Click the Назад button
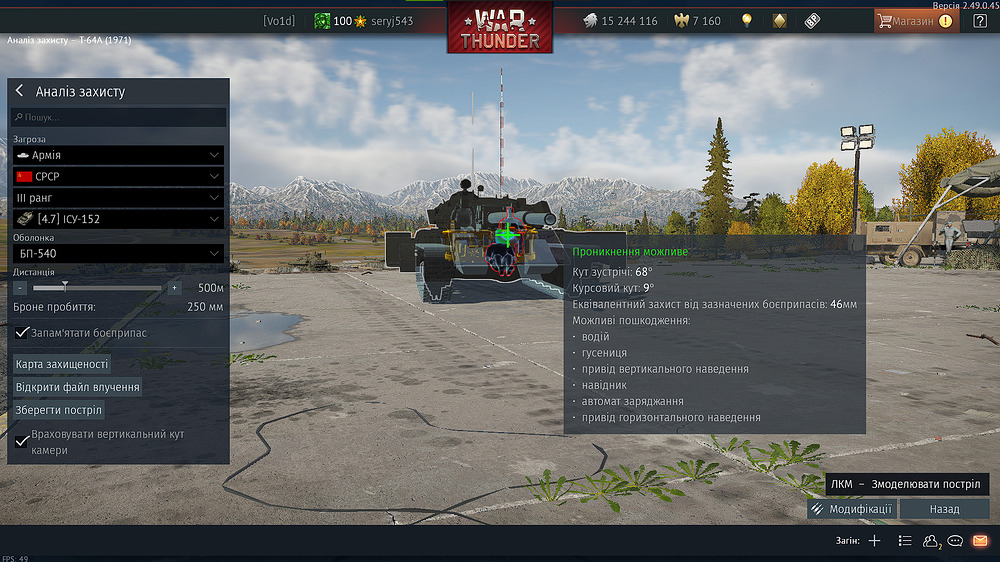 point(944,509)
